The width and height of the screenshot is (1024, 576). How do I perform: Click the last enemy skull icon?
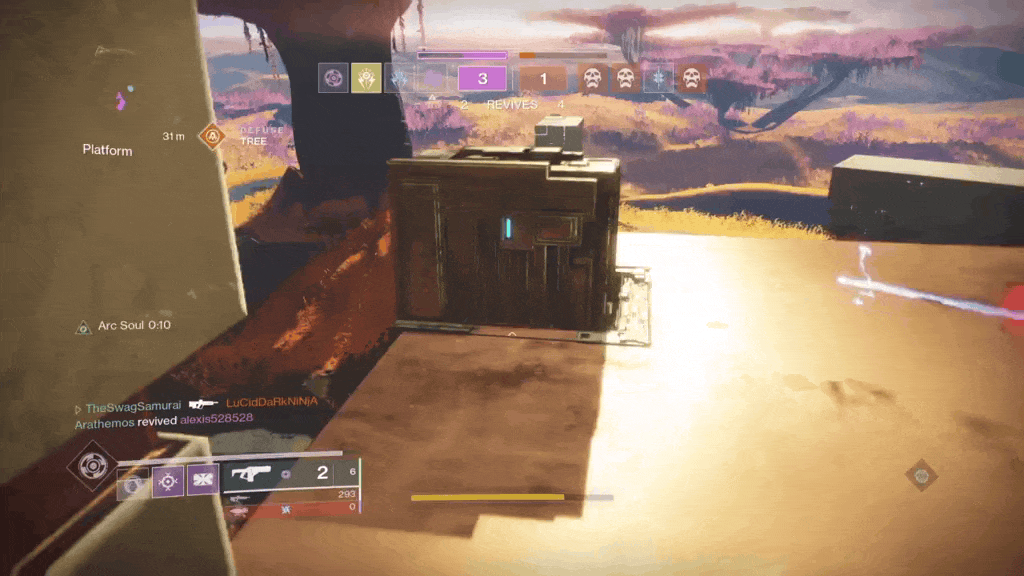(691, 78)
